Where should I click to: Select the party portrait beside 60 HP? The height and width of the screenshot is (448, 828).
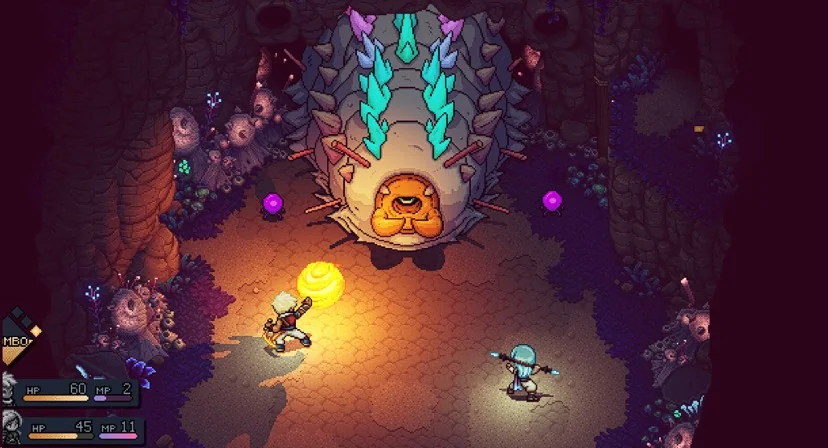(x=7, y=388)
